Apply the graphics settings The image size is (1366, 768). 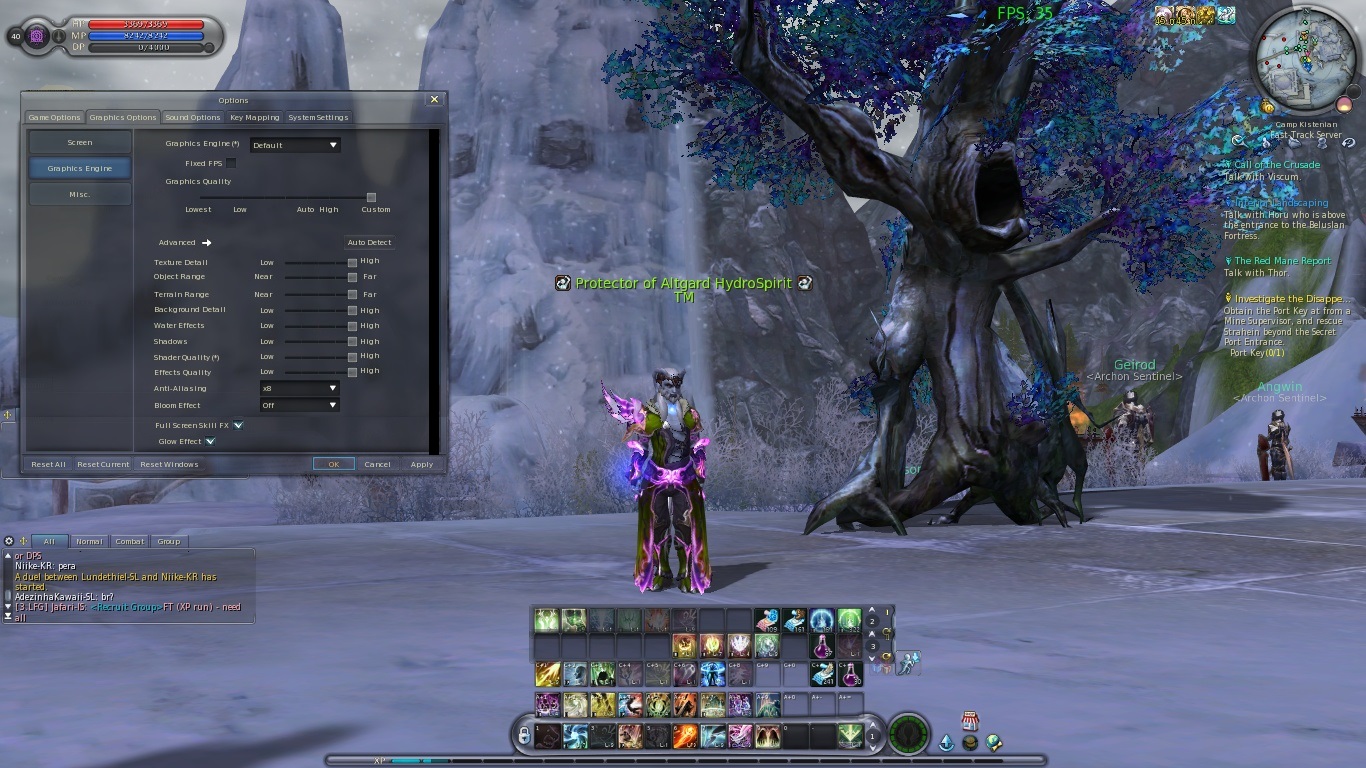pyautogui.click(x=422, y=464)
